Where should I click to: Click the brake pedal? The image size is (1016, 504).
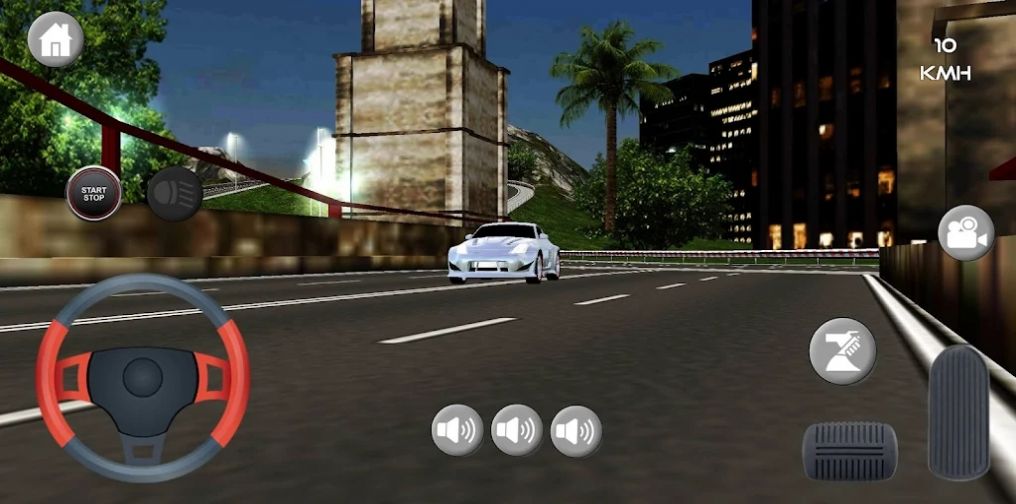point(850,451)
